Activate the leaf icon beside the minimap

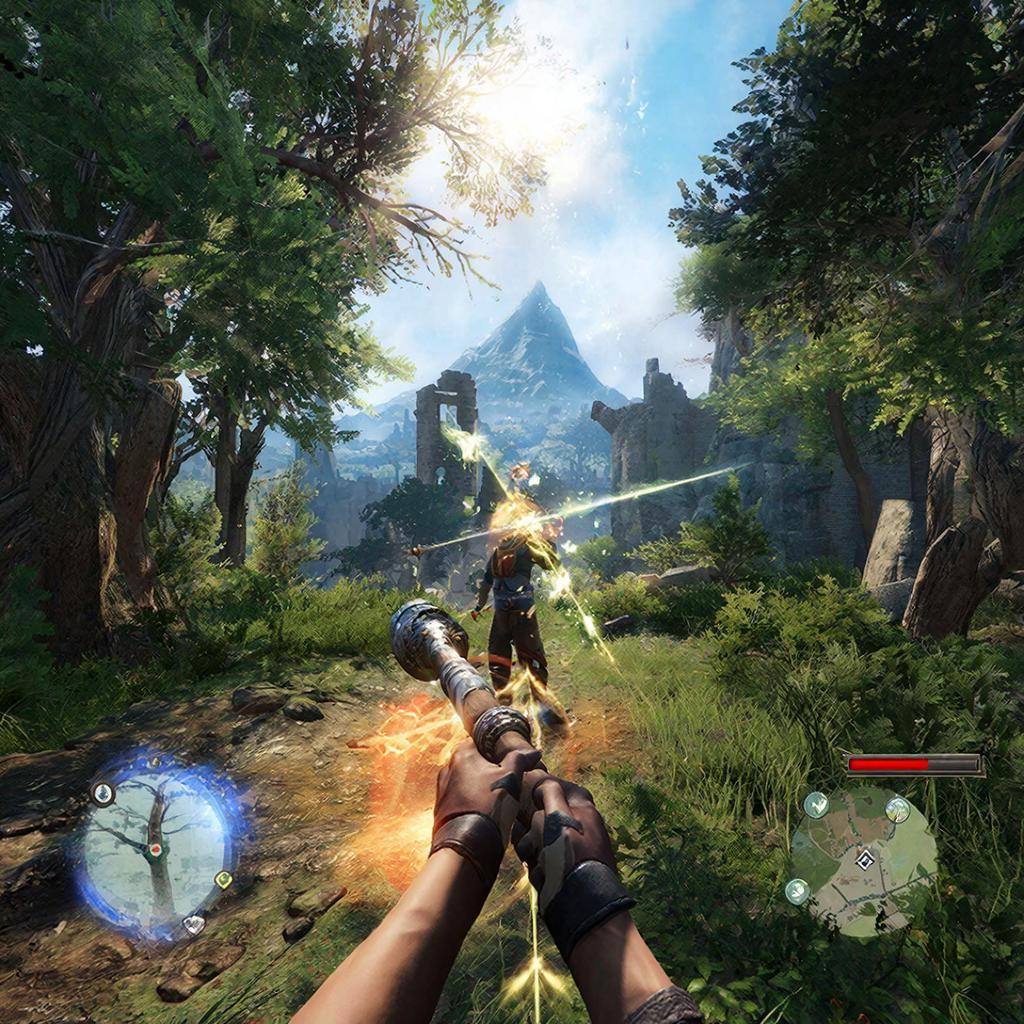(x=797, y=890)
